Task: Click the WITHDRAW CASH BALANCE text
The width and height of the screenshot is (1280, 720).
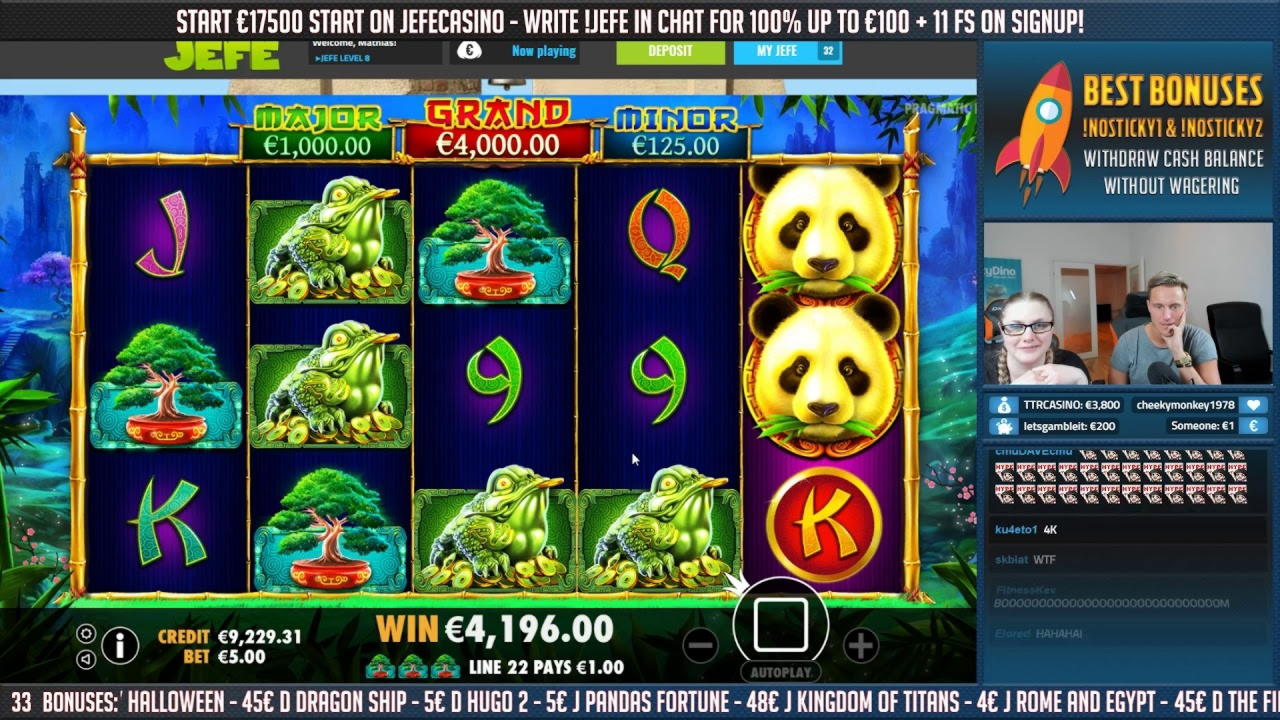Action: coord(1173,158)
